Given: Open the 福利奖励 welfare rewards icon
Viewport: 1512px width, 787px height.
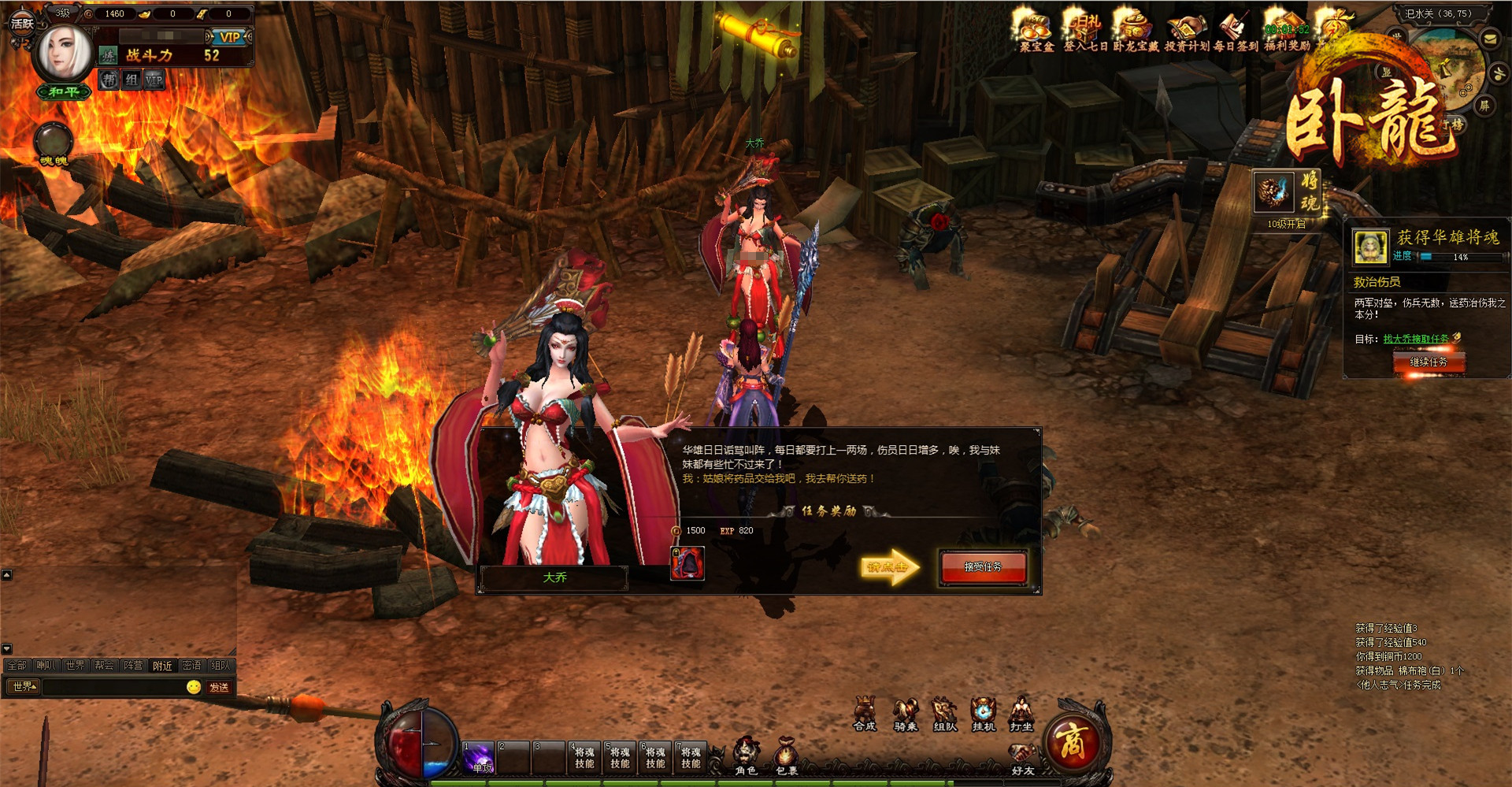Looking at the screenshot, I should tap(1287, 32).
